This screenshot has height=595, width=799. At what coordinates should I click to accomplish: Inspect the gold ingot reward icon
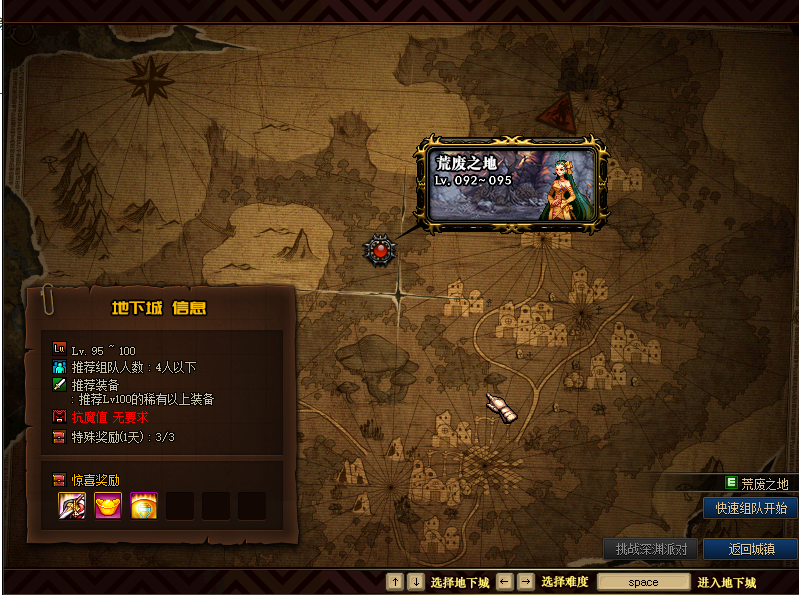(x=108, y=505)
